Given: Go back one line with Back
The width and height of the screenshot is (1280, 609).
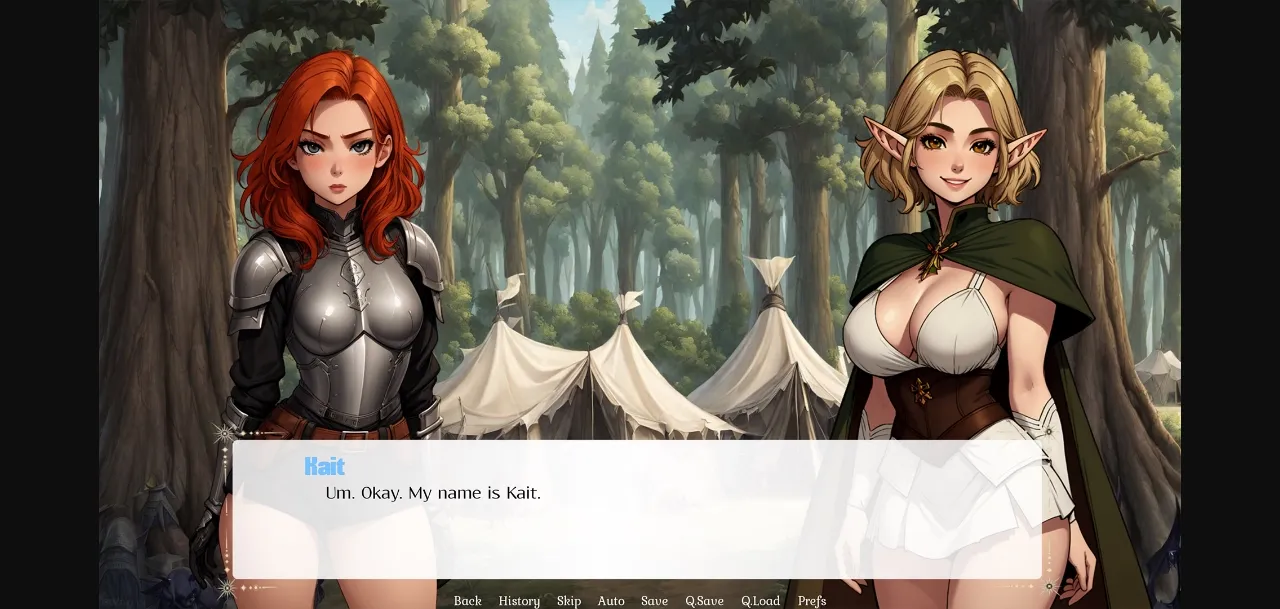Looking at the screenshot, I should (467, 601).
